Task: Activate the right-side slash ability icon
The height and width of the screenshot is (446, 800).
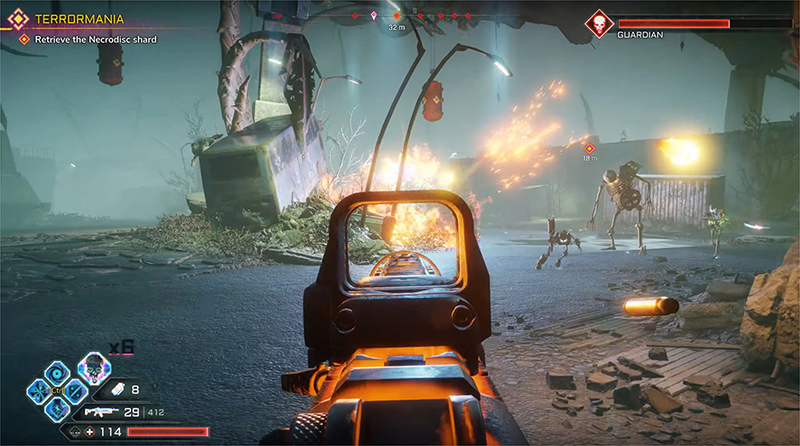Action: click(x=75, y=391)
